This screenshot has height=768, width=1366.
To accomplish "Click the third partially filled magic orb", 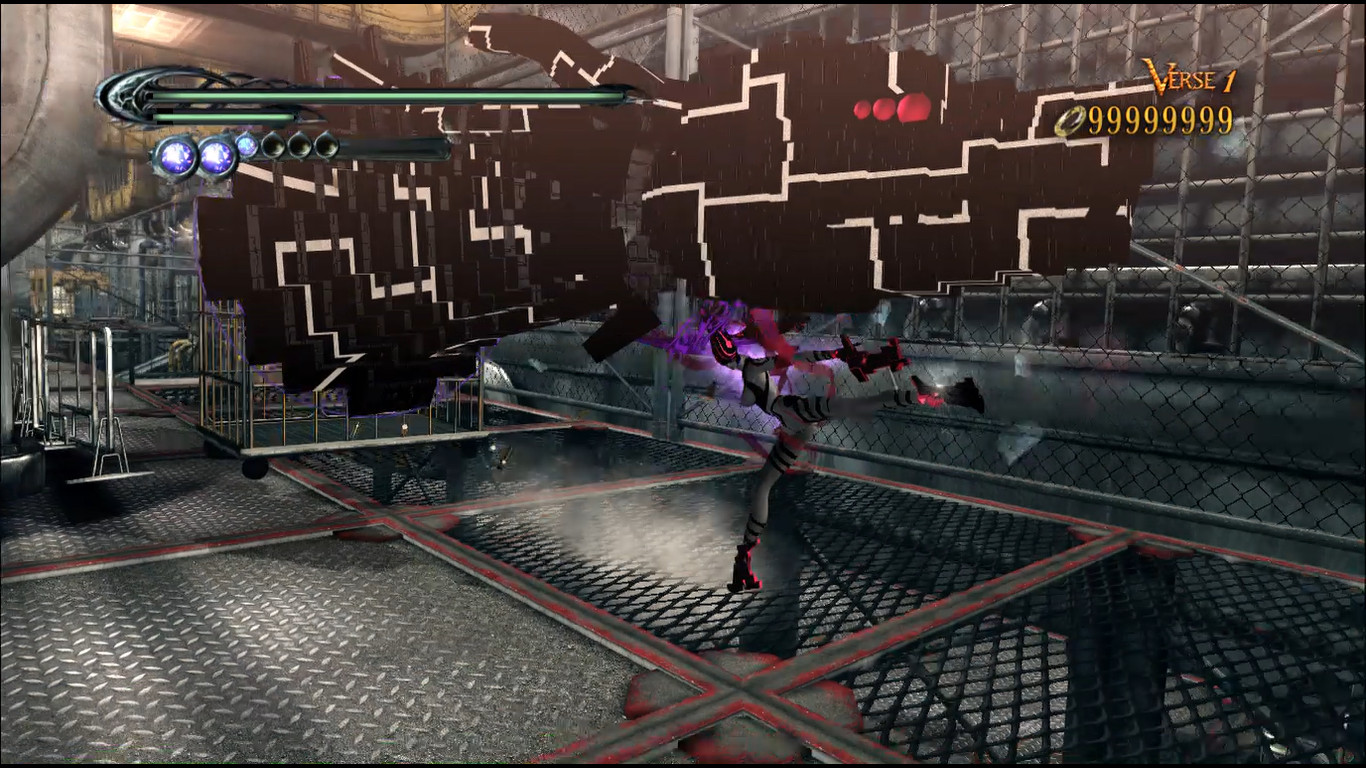I will click(x=246, y=145).
